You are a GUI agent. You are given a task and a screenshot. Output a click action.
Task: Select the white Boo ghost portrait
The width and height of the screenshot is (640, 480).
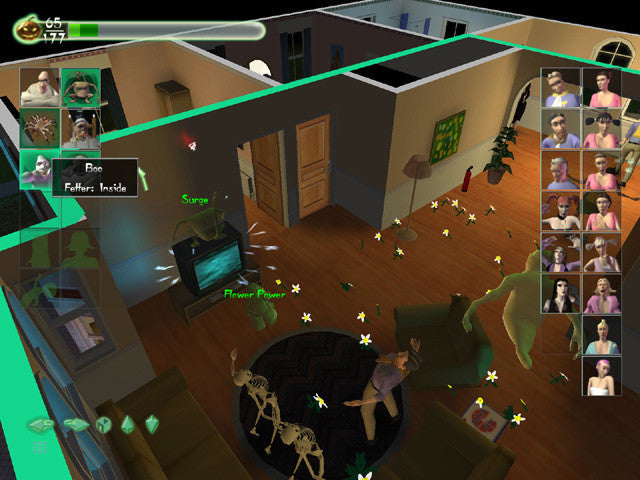click(x=37, y=168)
